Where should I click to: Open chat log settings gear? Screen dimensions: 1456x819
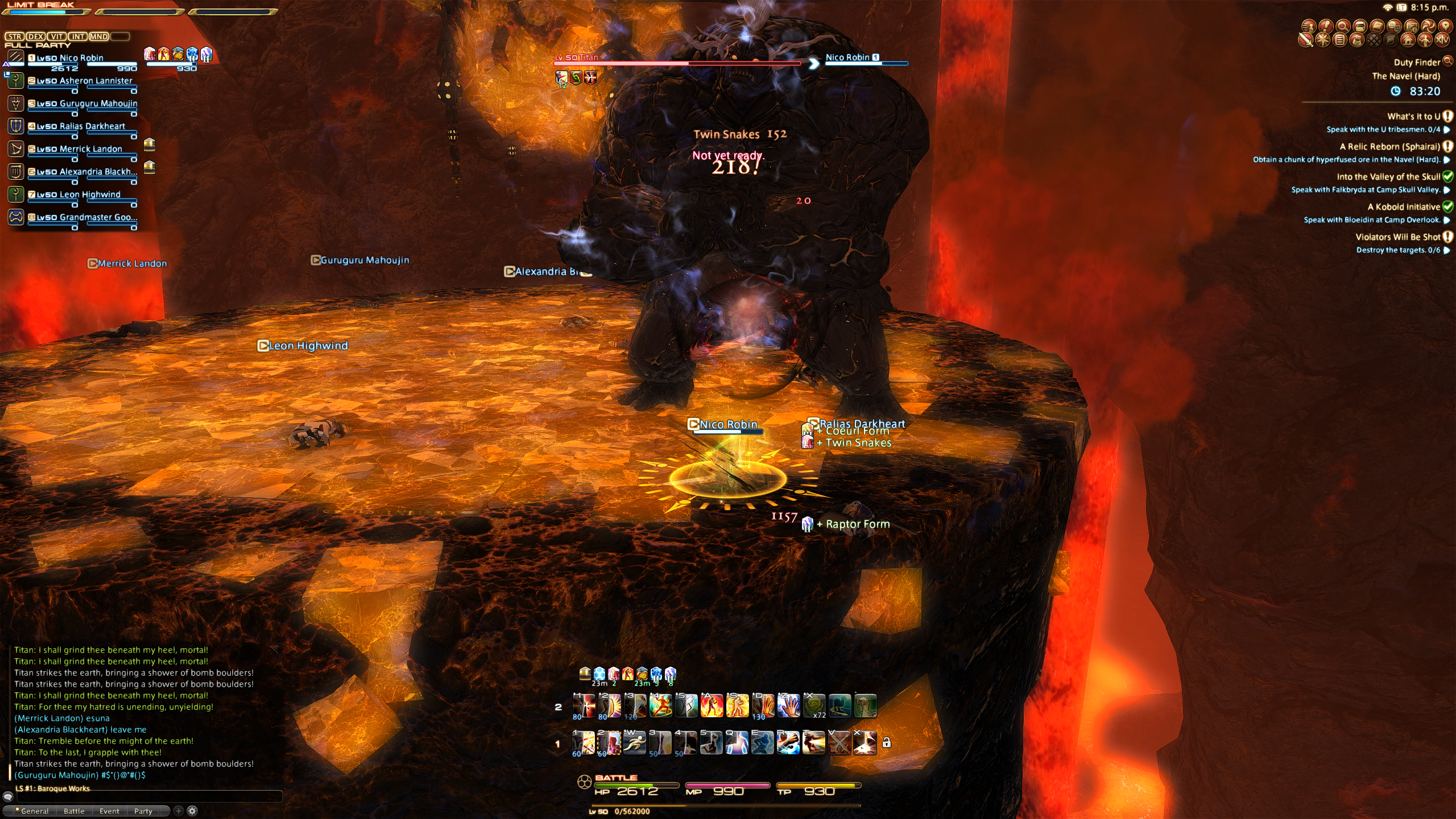[192, 811]
